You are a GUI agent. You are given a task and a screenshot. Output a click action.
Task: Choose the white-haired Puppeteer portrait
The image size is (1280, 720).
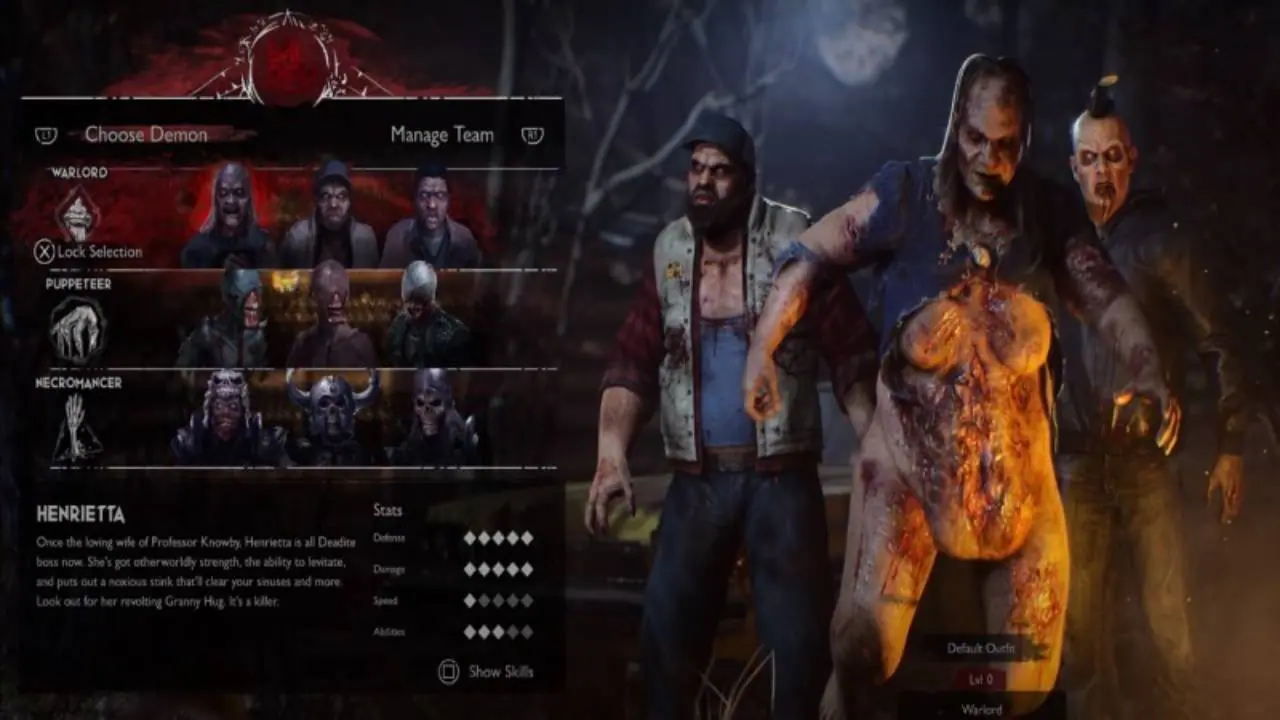coord(424,318)
